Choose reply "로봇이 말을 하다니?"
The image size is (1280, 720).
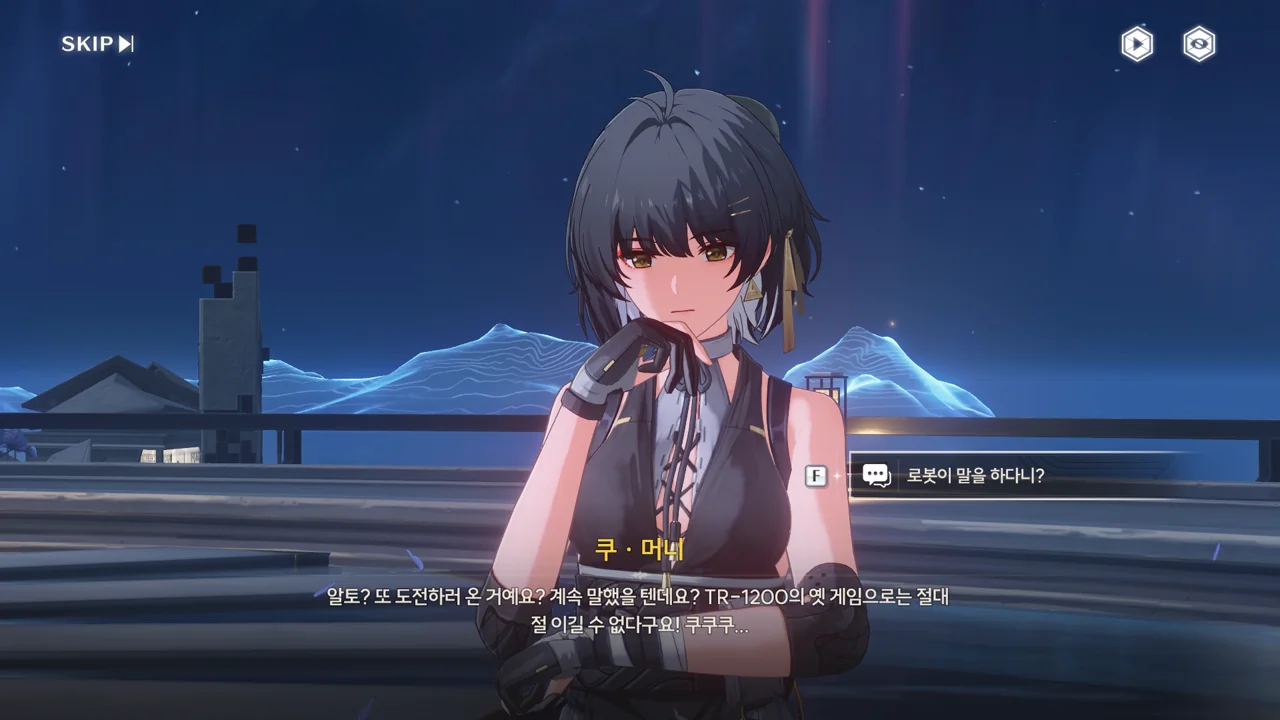click(975, 476)
